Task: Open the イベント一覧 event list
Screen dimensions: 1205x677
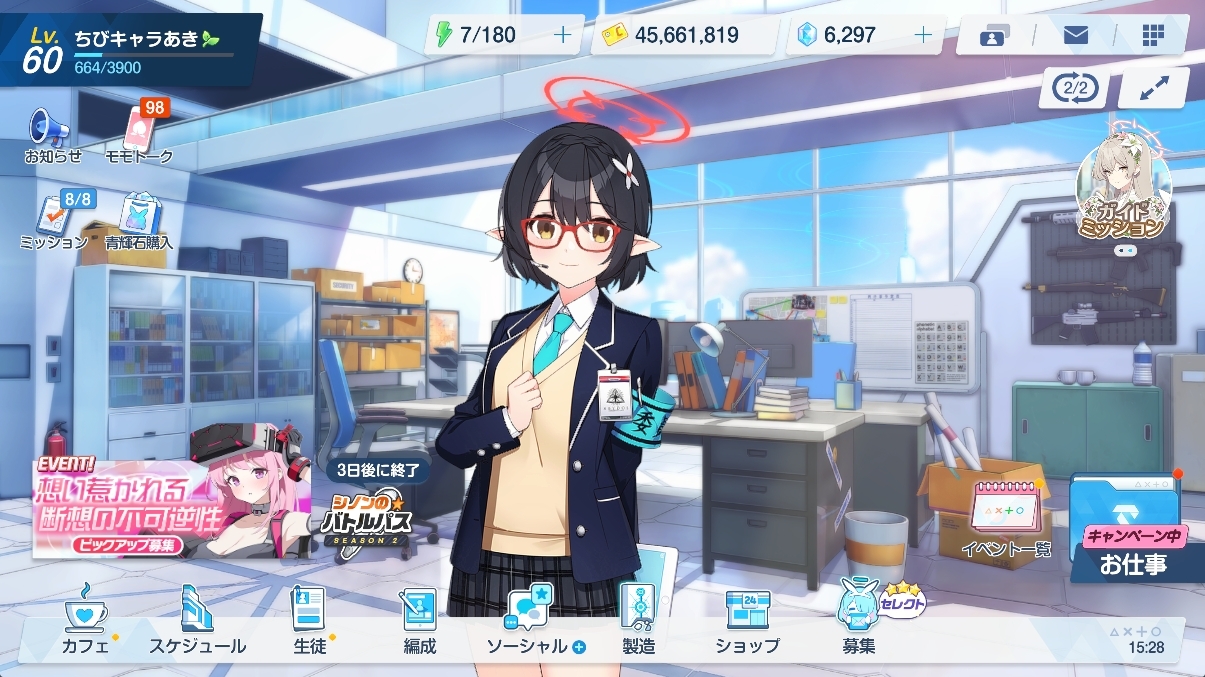Action: point(1006,517)
